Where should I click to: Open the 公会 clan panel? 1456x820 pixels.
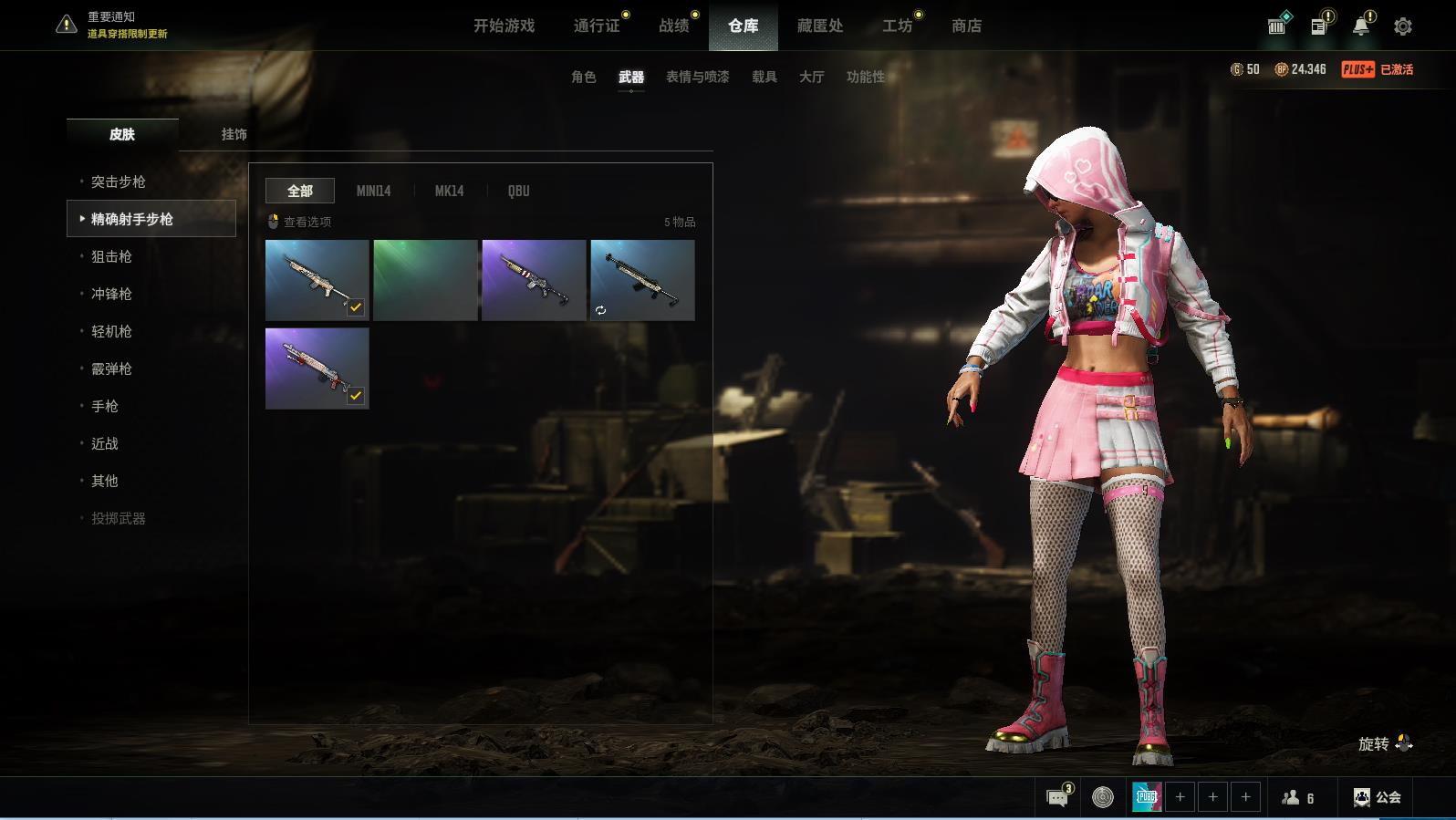[1377, 797]
